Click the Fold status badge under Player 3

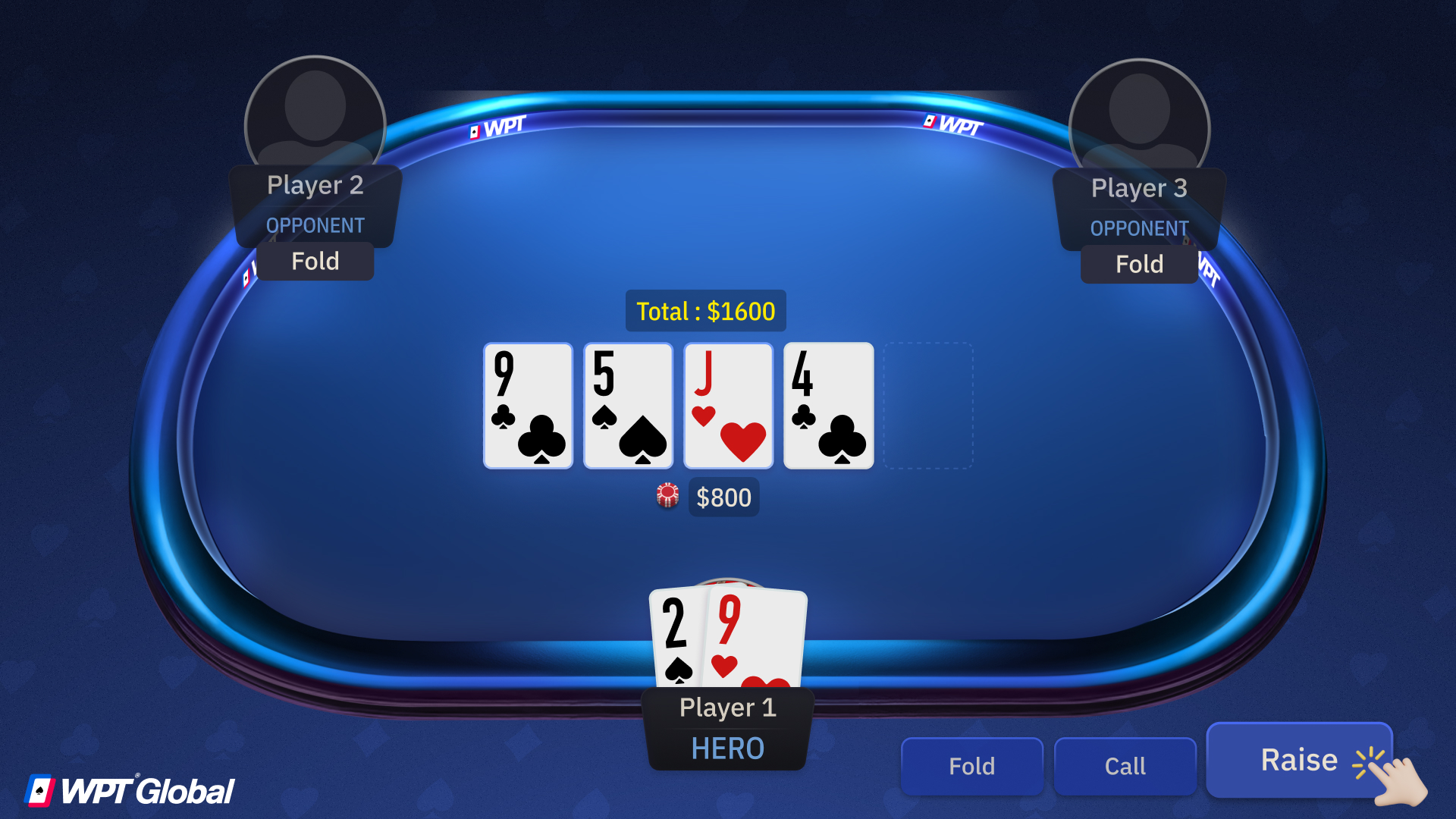[x=1139, y=264]
